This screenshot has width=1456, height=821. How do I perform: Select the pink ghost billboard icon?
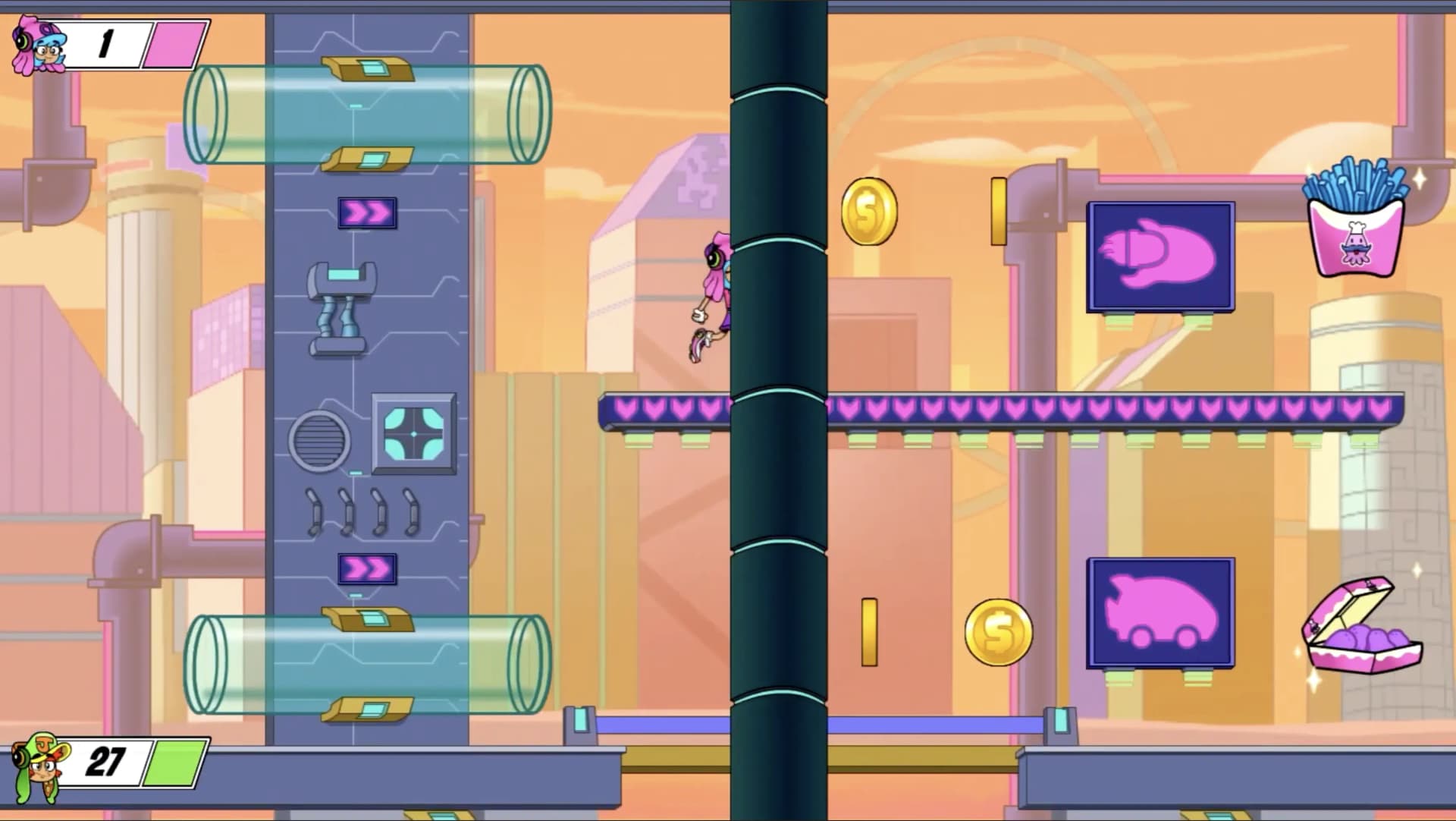[1160, 258]
